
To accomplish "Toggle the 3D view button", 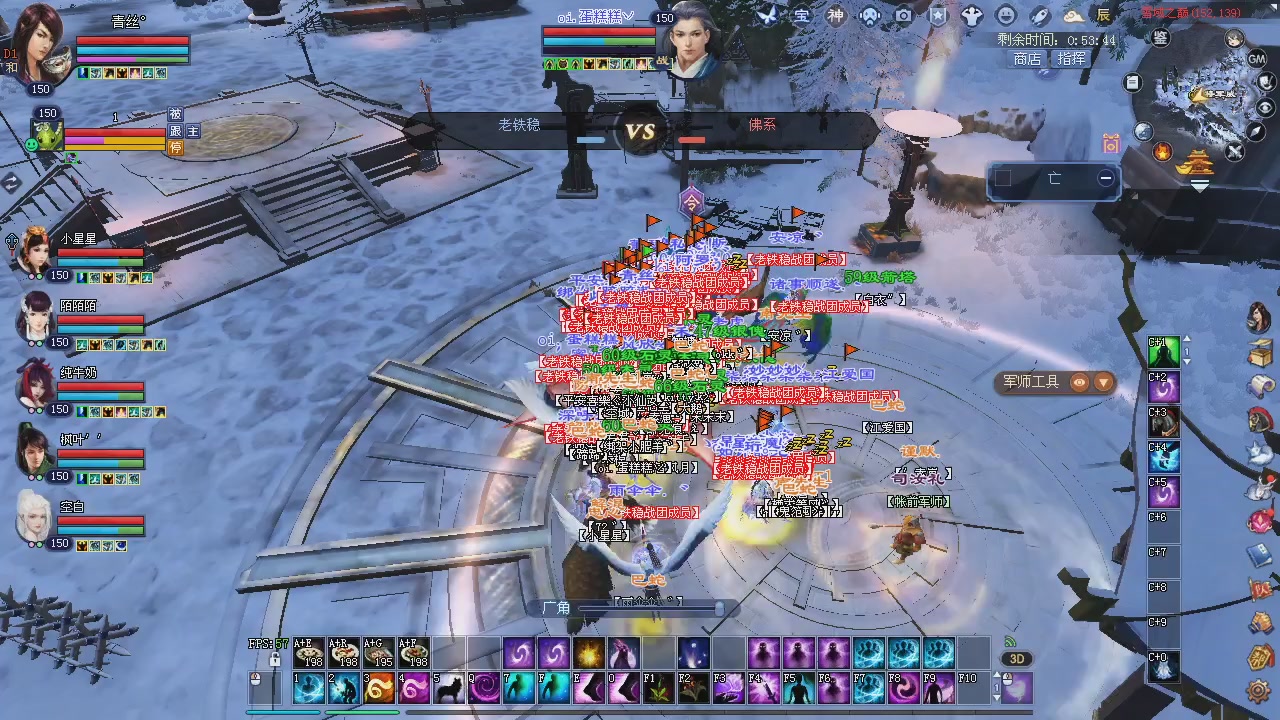I will click(x=1017, y=659).
